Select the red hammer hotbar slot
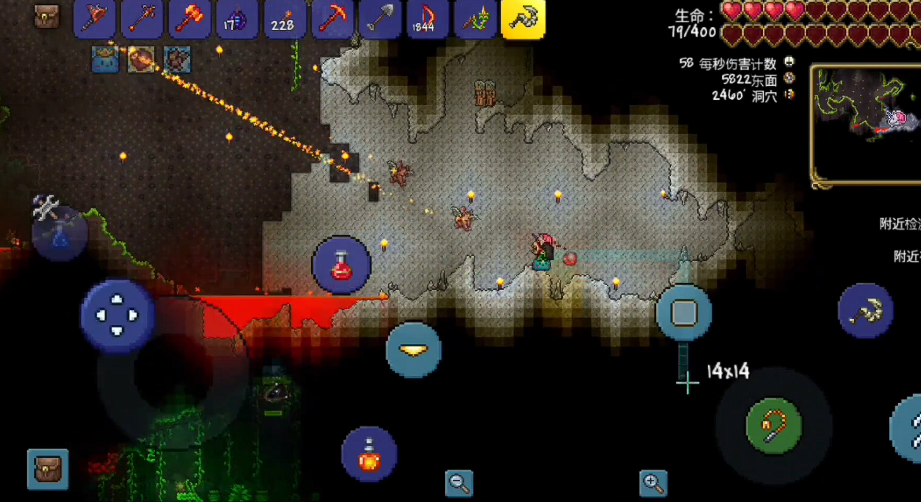The width and height of the screenshot is (921, 502). 190,18
